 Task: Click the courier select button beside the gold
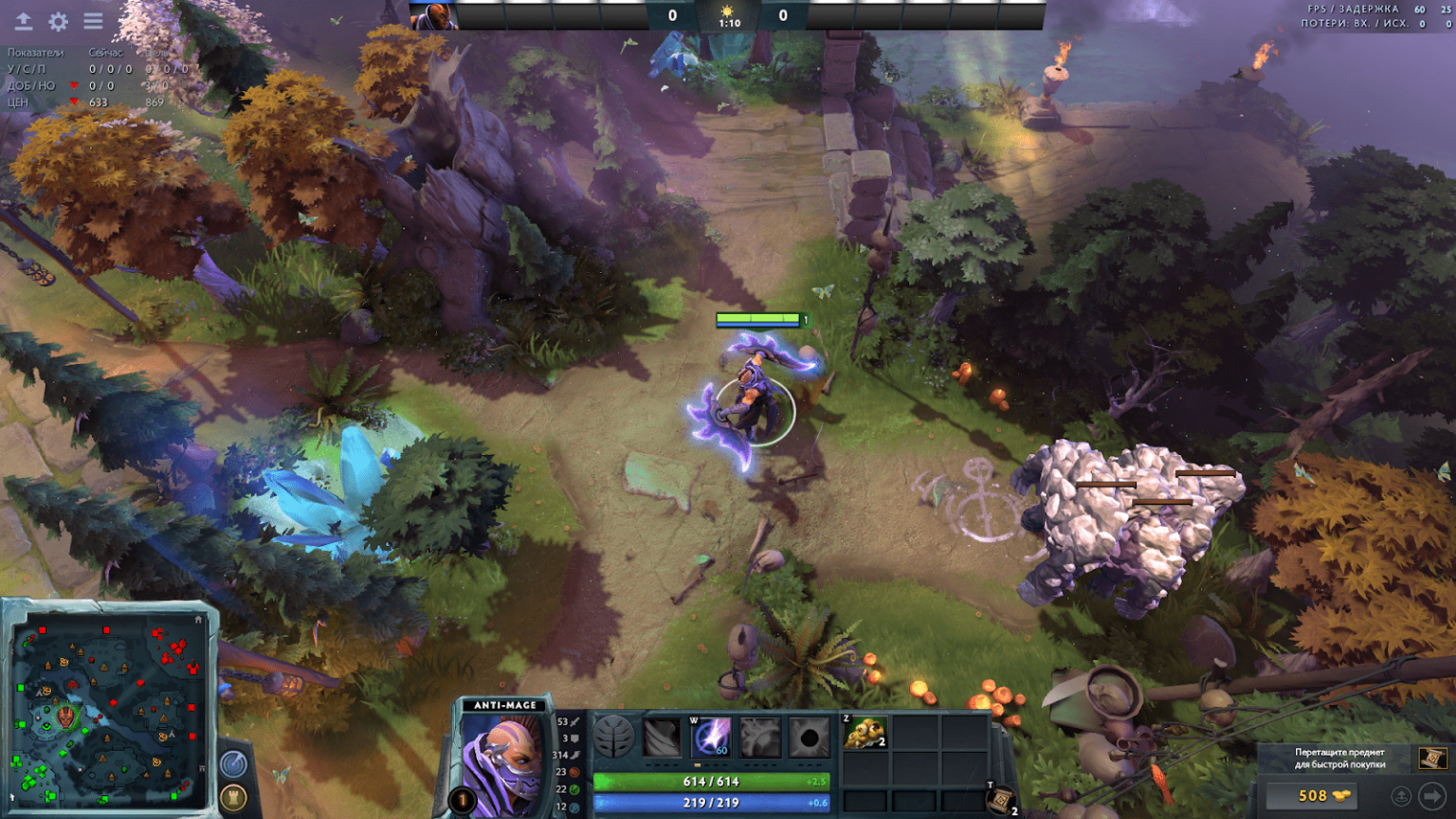click(1401, 796)
